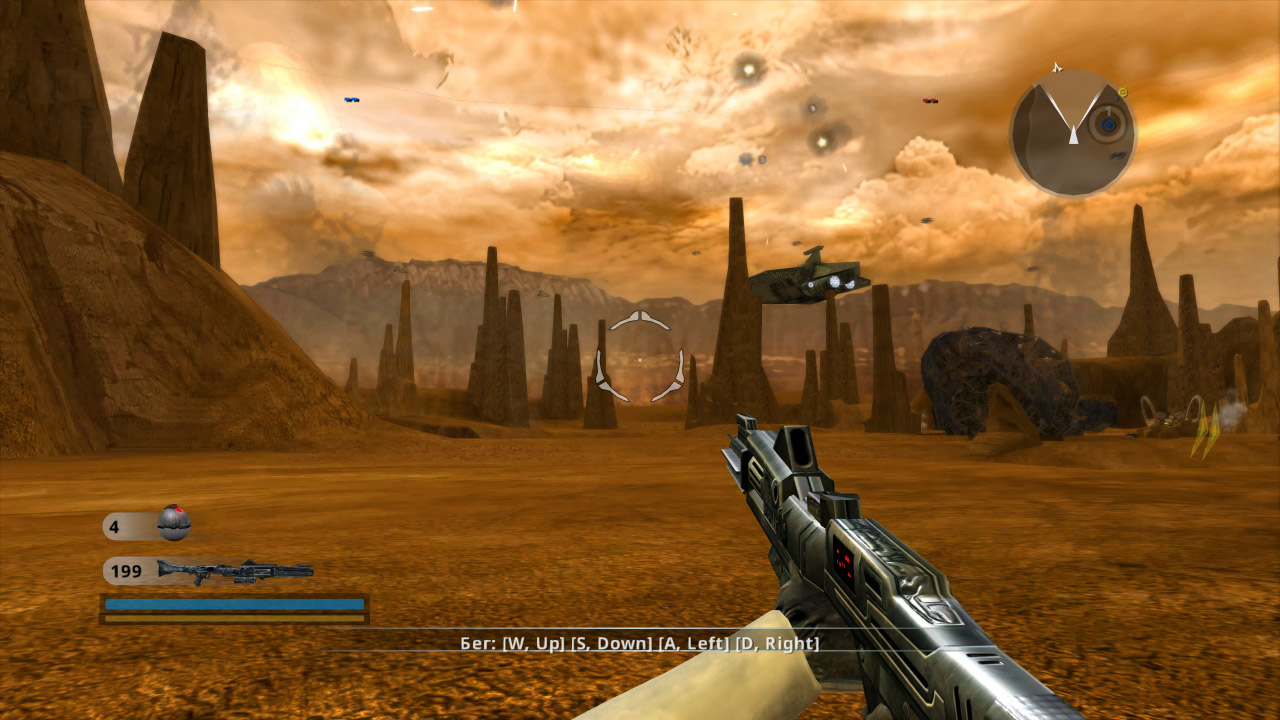Click the view cone indicator on the minimap
The height and width of the screenshot is (720, 1280).
tap(1073, 110)
